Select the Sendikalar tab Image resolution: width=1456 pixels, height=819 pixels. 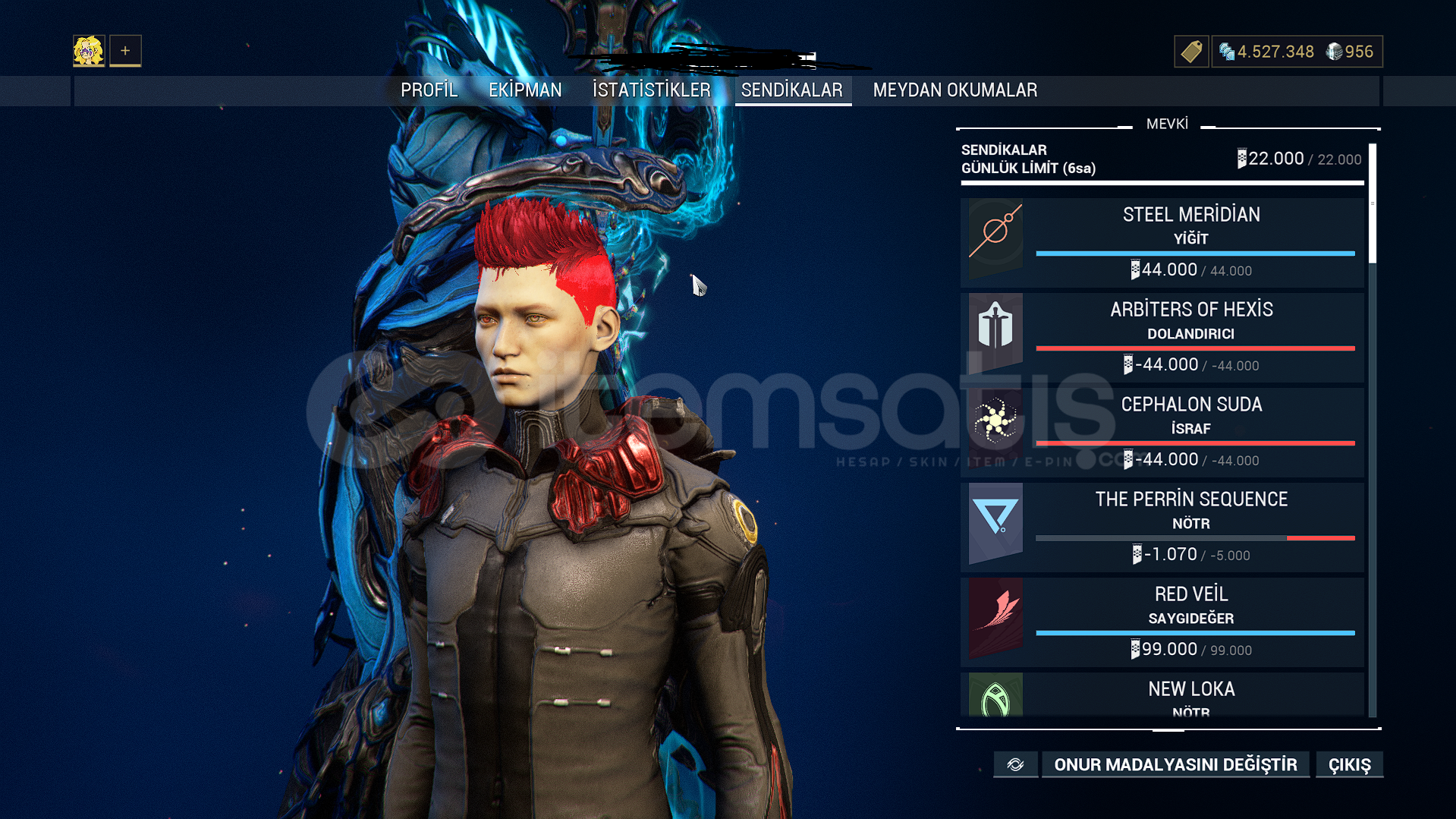[791, 90]
